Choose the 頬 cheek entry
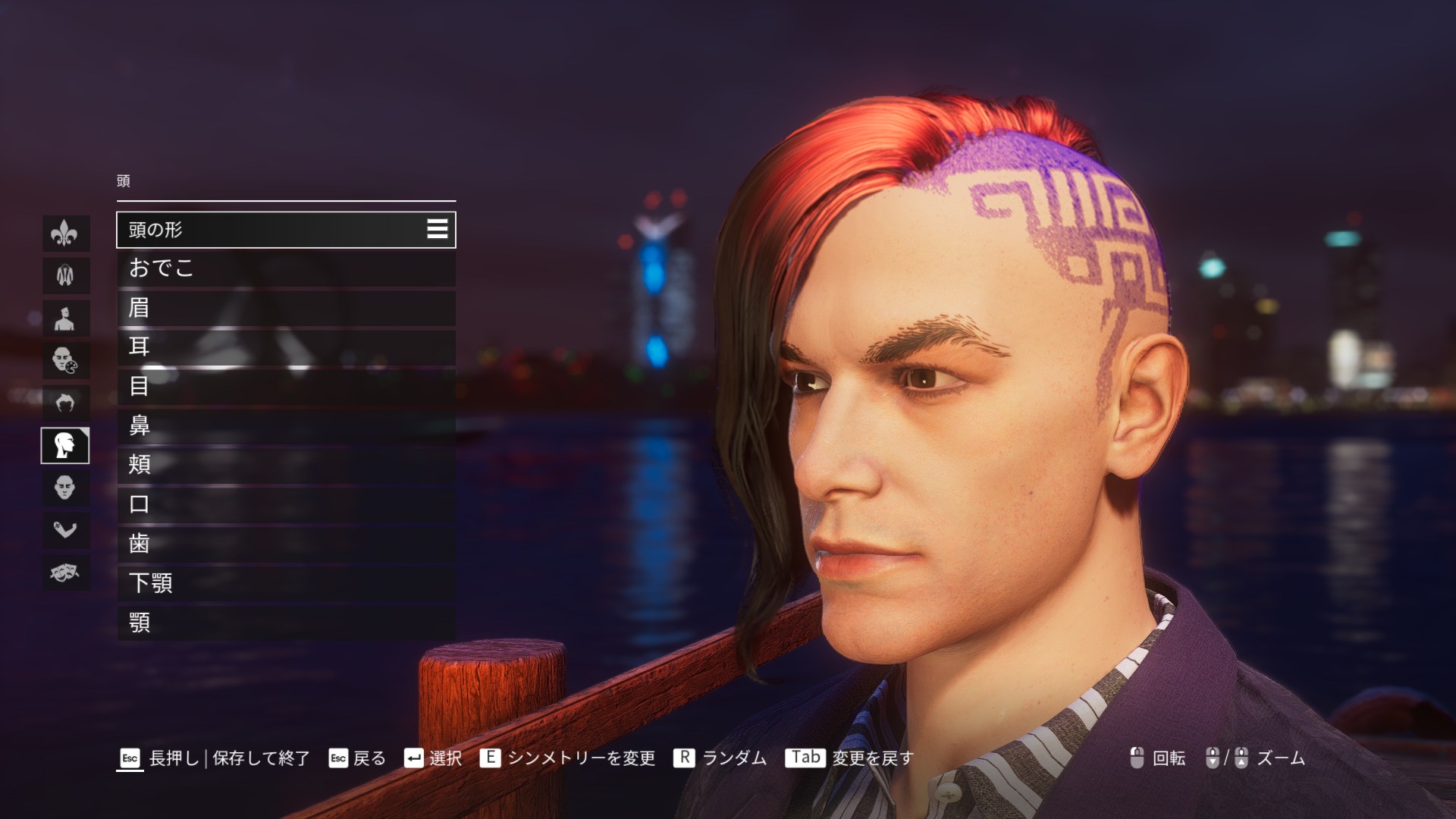Image resolution: width=1456 pixels, height=819 pixels. tap(285, 465)
